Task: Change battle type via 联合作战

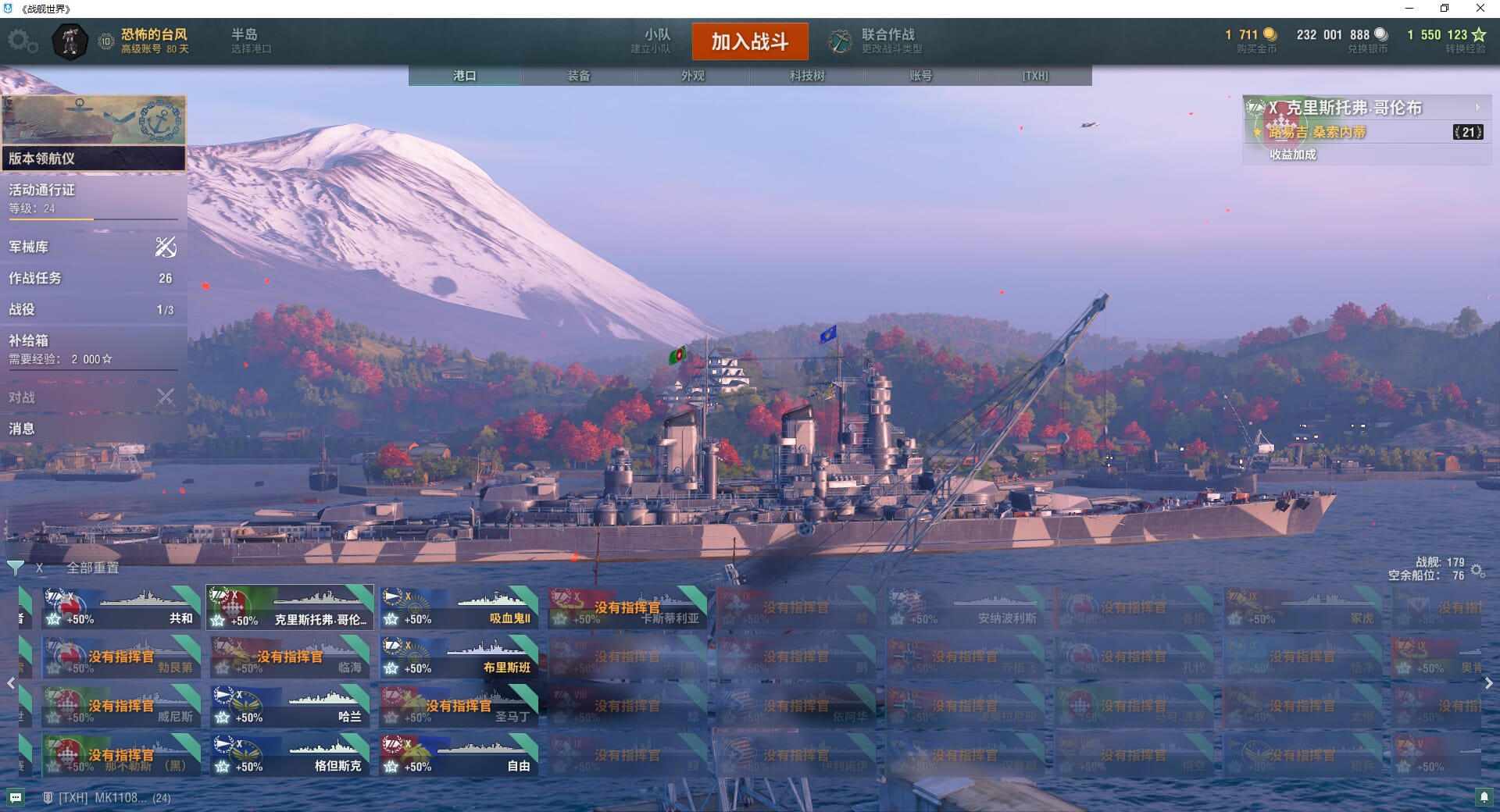Action: 877,41
